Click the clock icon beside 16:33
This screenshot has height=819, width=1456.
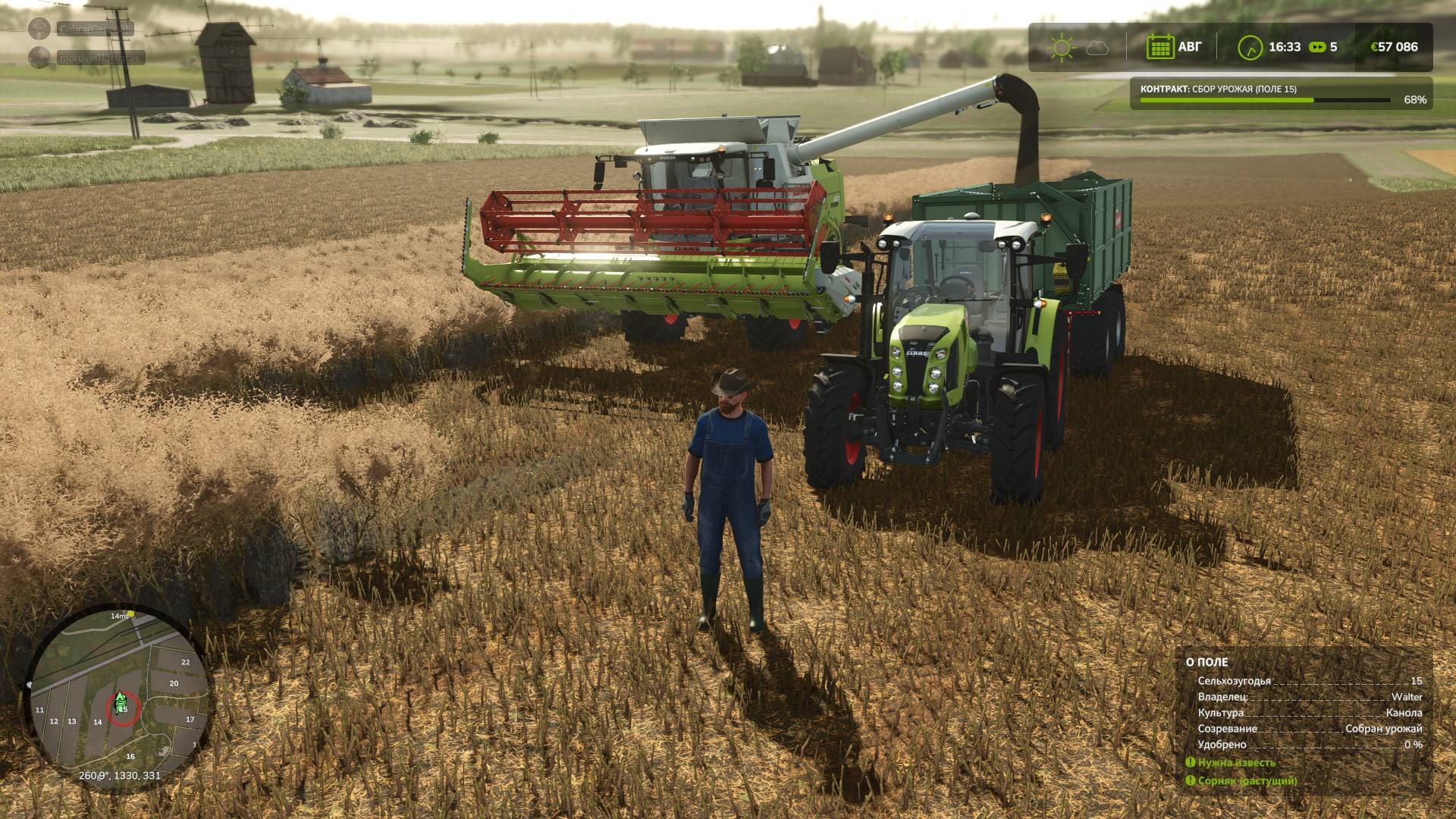pos(1250,47)
